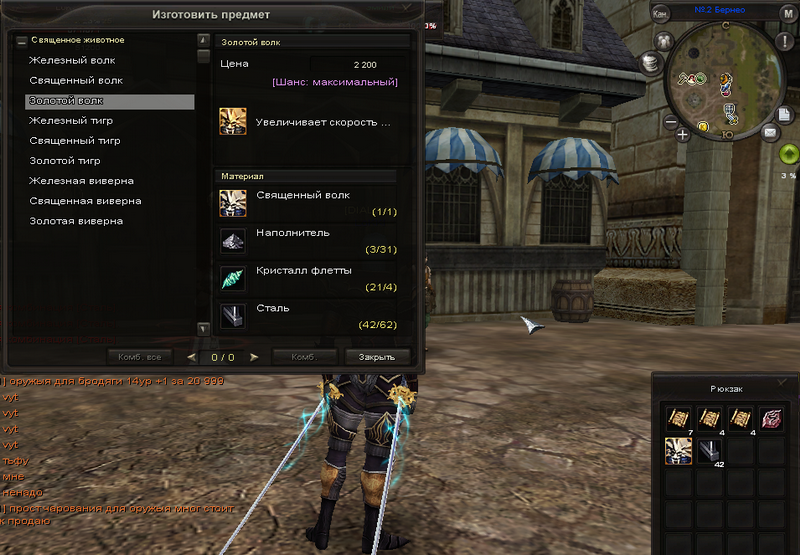Pick the Железная виверна entry
Viewport: 800px width, 555px height.
click(81, 181)
